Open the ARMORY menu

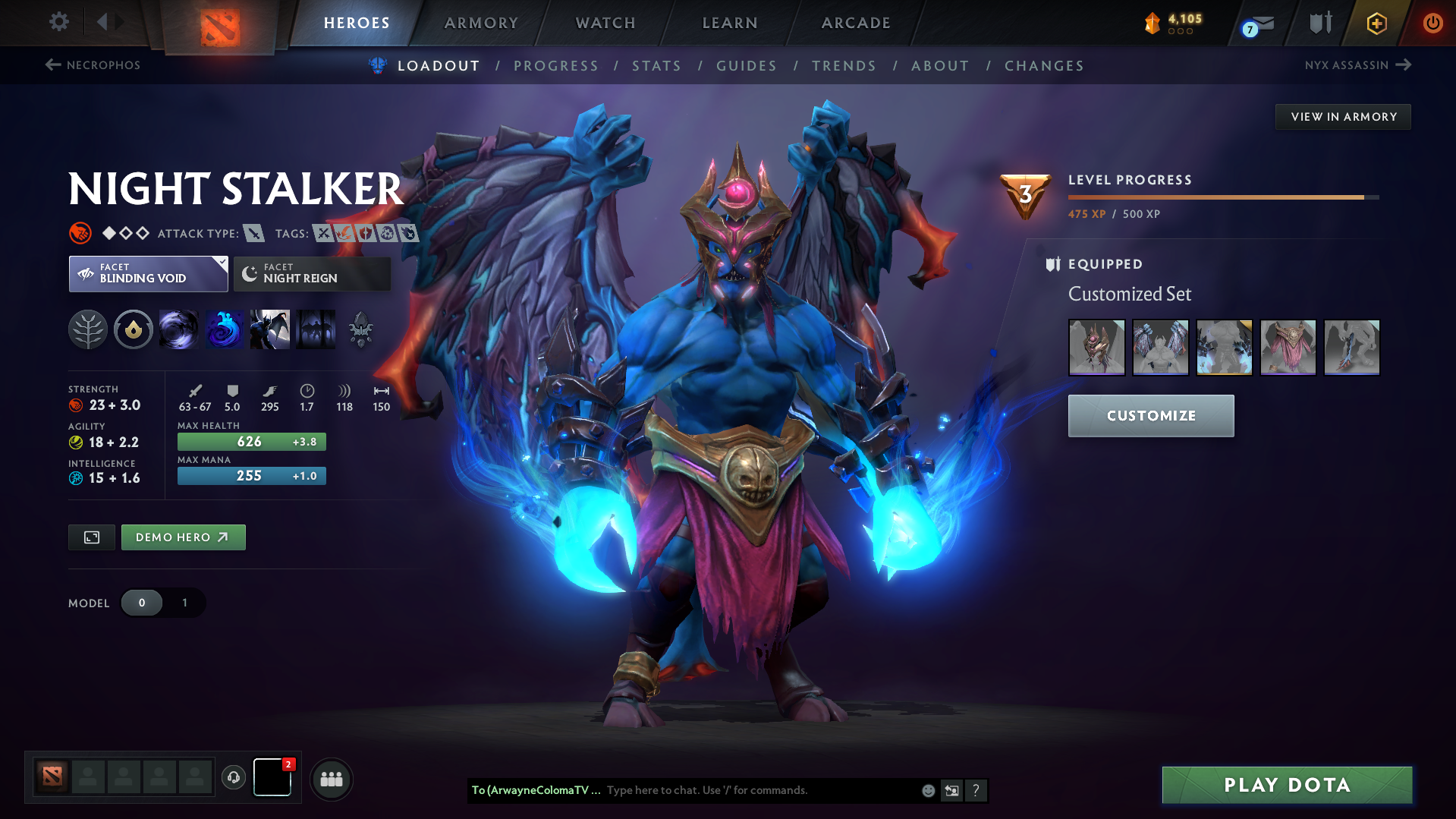pos(481,23)
